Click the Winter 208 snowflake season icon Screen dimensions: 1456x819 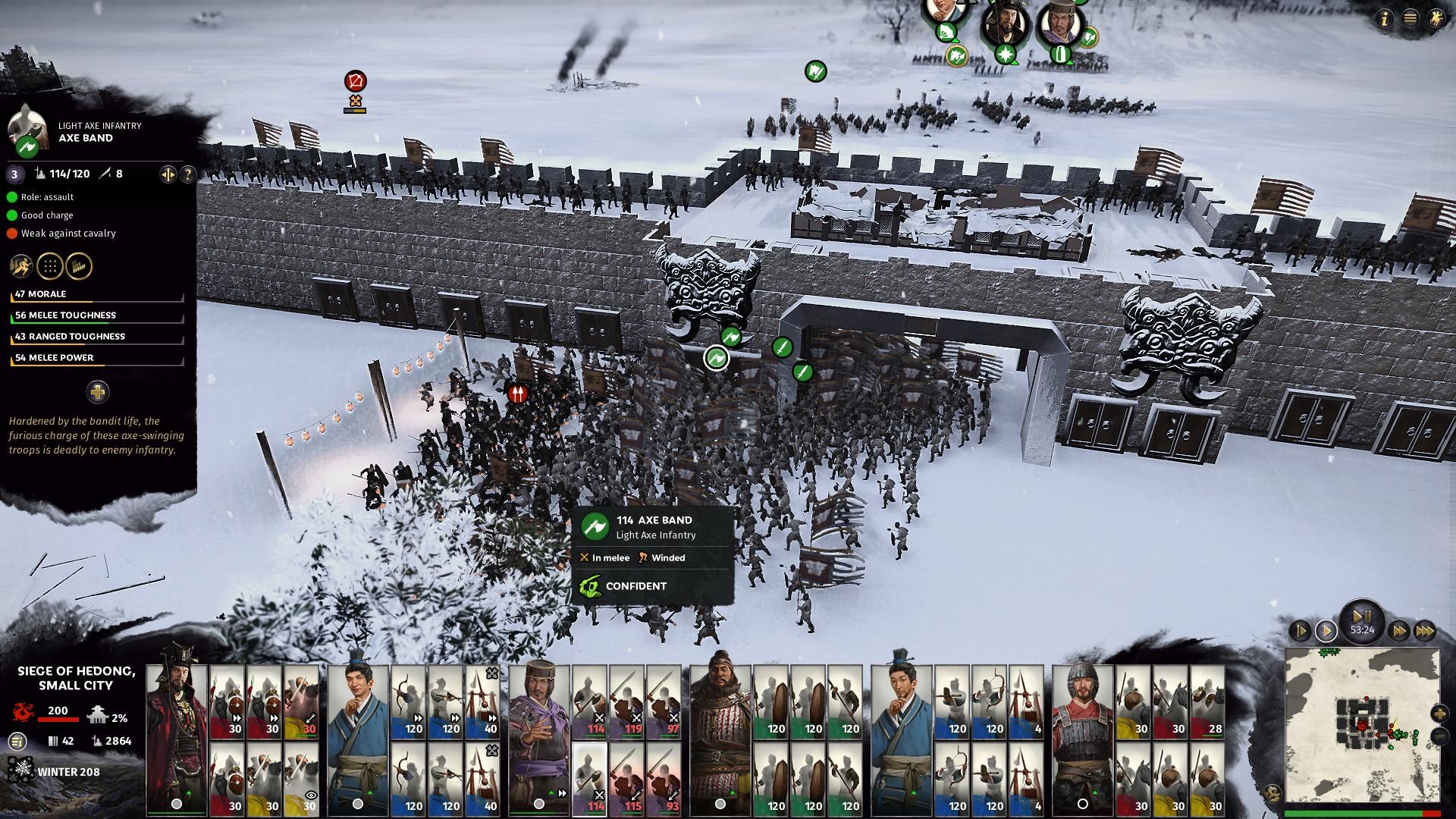coord(20,771)
